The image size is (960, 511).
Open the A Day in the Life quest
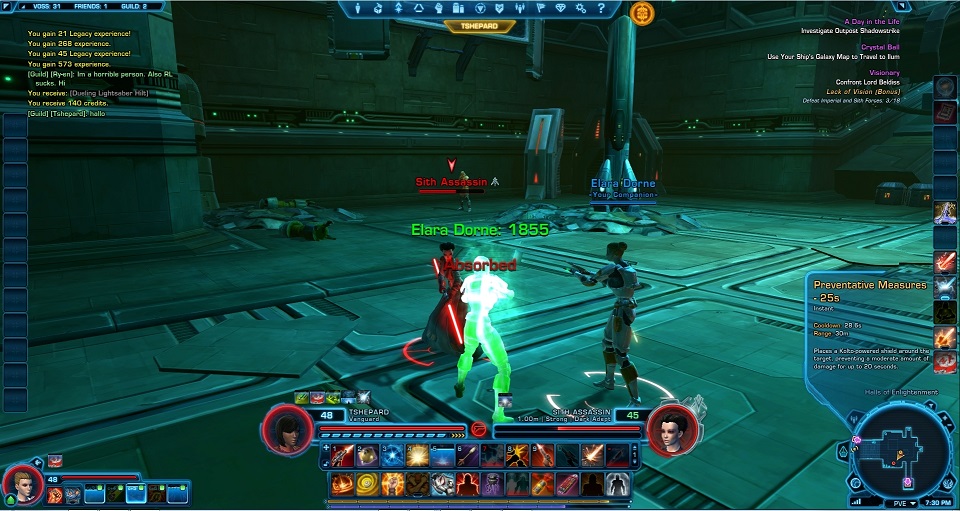(873, 21)
